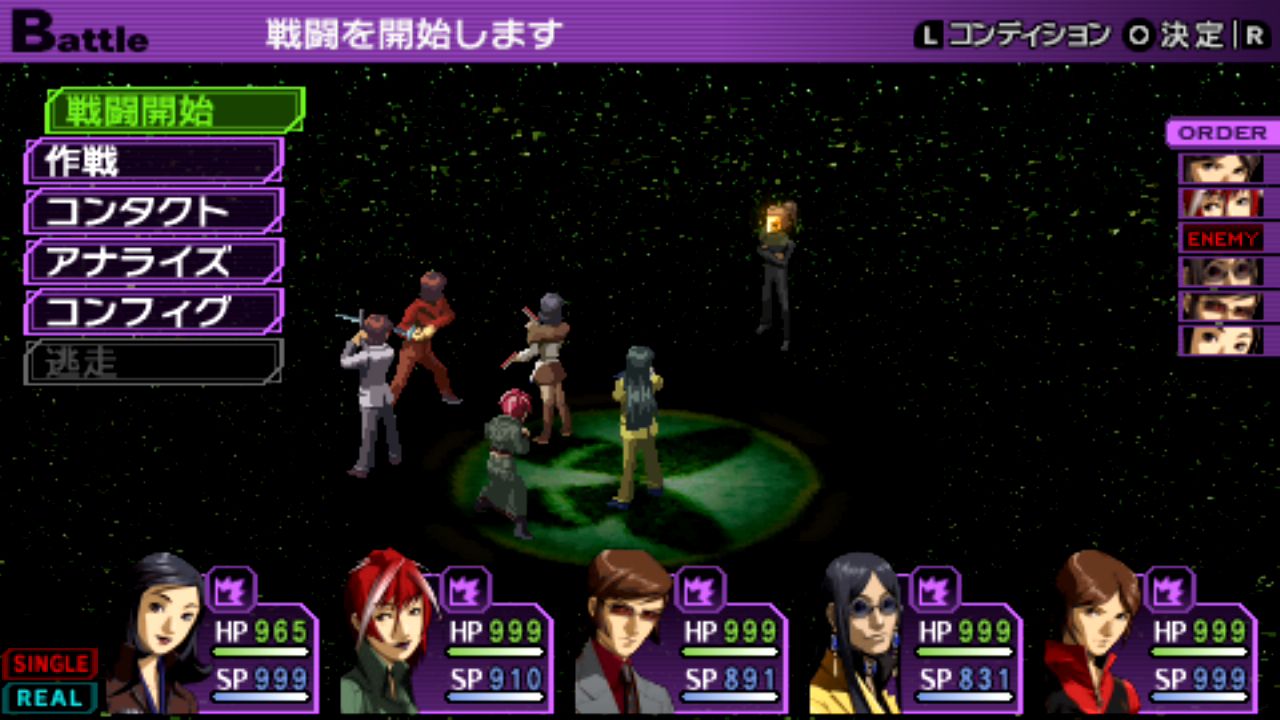Open the アナライズ analyze menu
1280x720 pixels.
pos(154,262)
